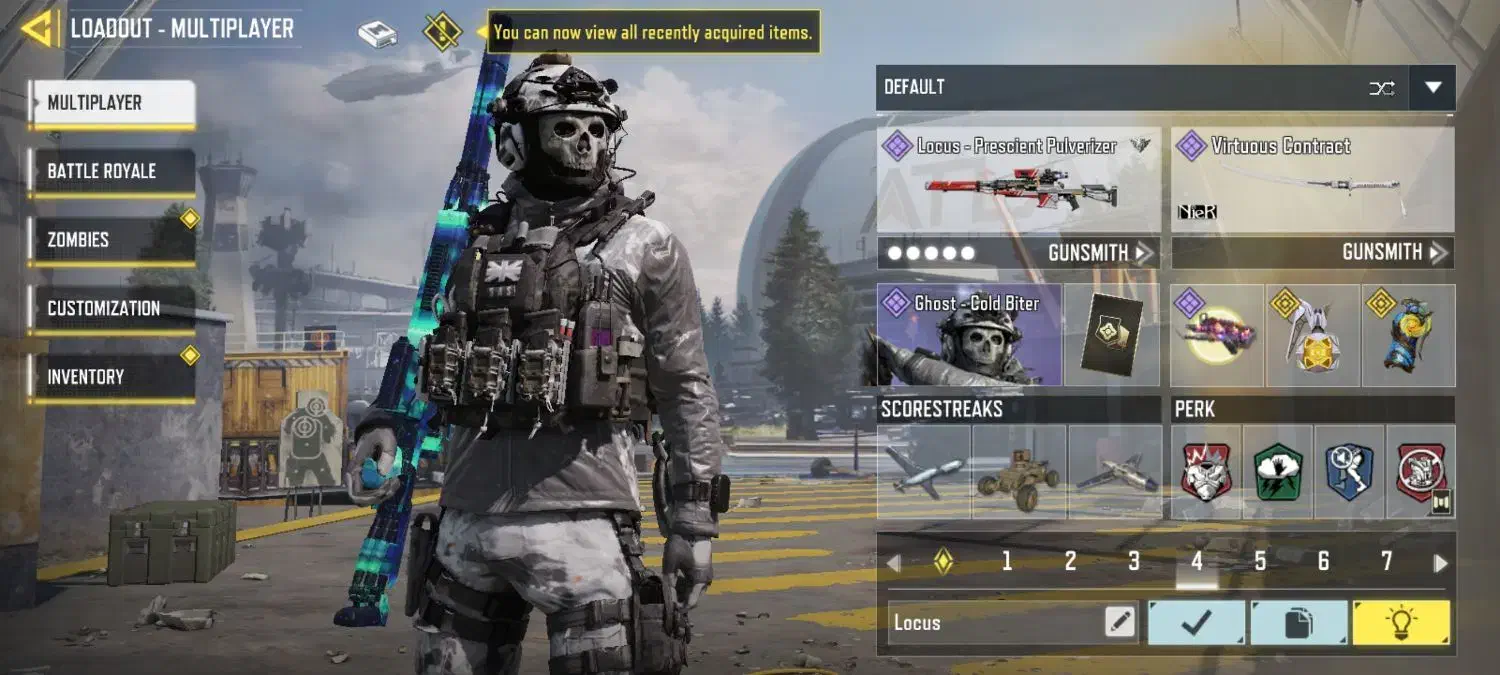Open the Inventory tab
Screen dimensions: 1500x675
coord(110,377)
